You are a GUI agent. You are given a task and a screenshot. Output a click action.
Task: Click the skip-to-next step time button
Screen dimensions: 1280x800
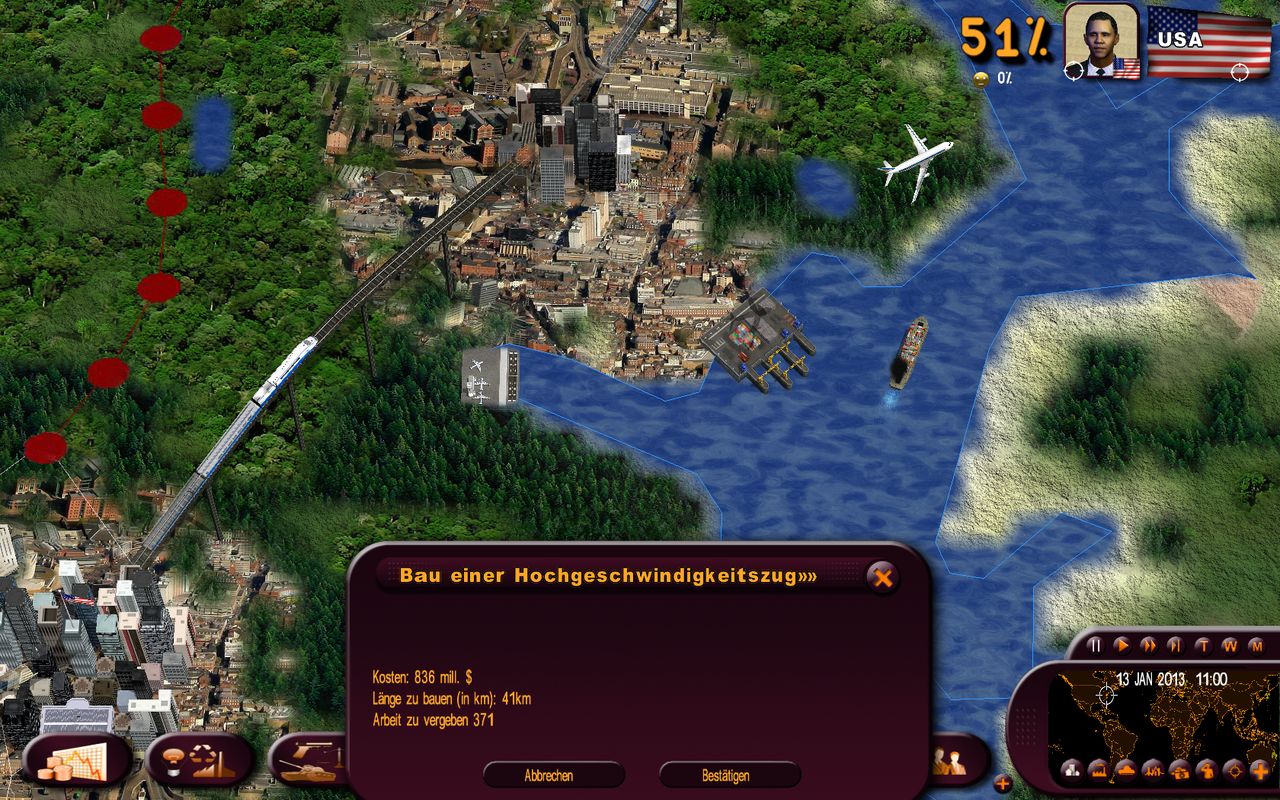point(1176,645)
